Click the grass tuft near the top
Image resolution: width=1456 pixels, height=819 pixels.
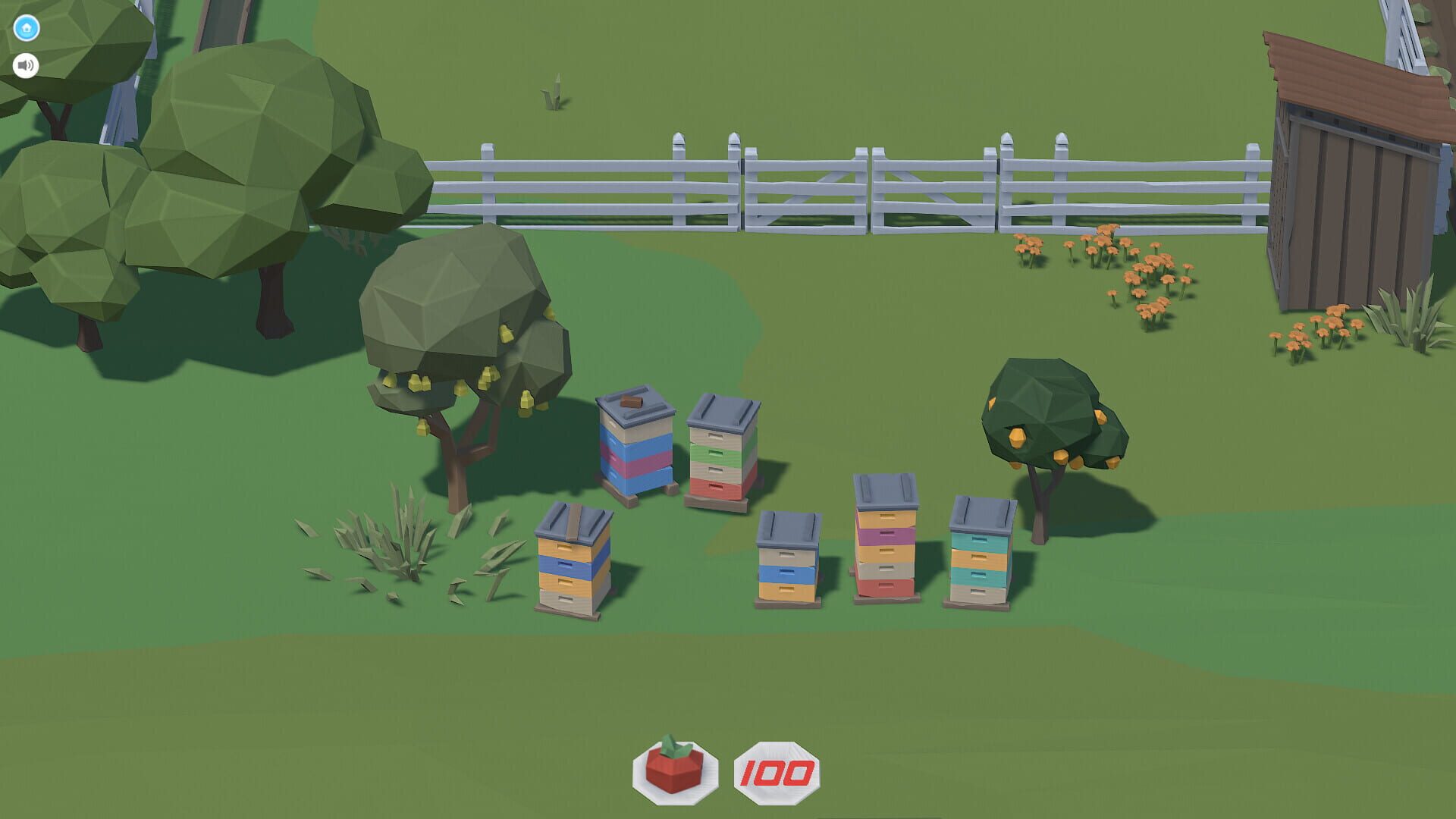[554, 91]
